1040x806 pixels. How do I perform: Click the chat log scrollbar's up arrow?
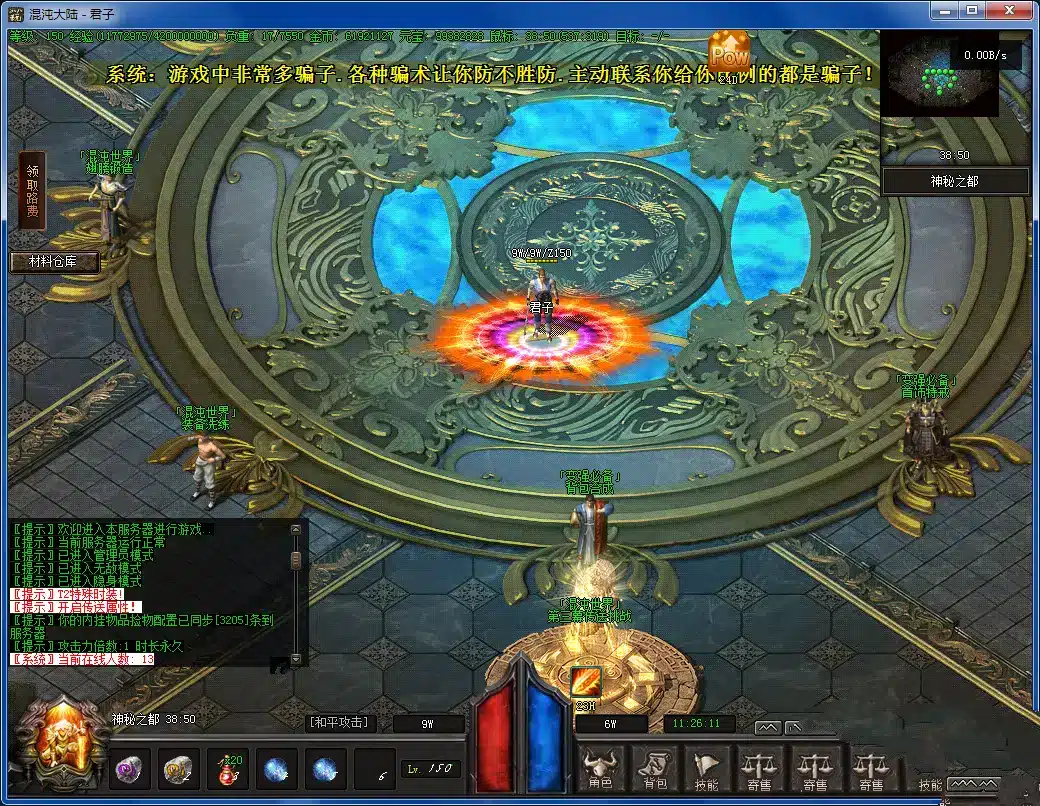tap(295, 530)
